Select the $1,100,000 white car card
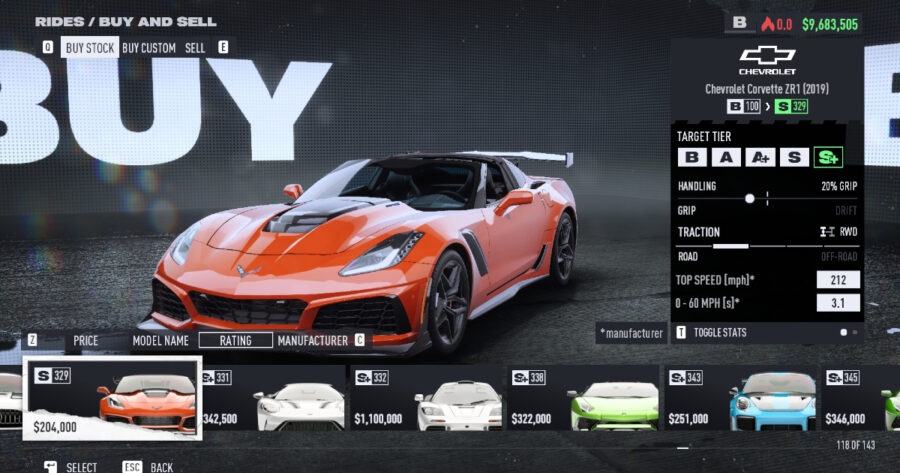Image resolution: width=900 pixels, height=473 pixels. coord(425,400)
